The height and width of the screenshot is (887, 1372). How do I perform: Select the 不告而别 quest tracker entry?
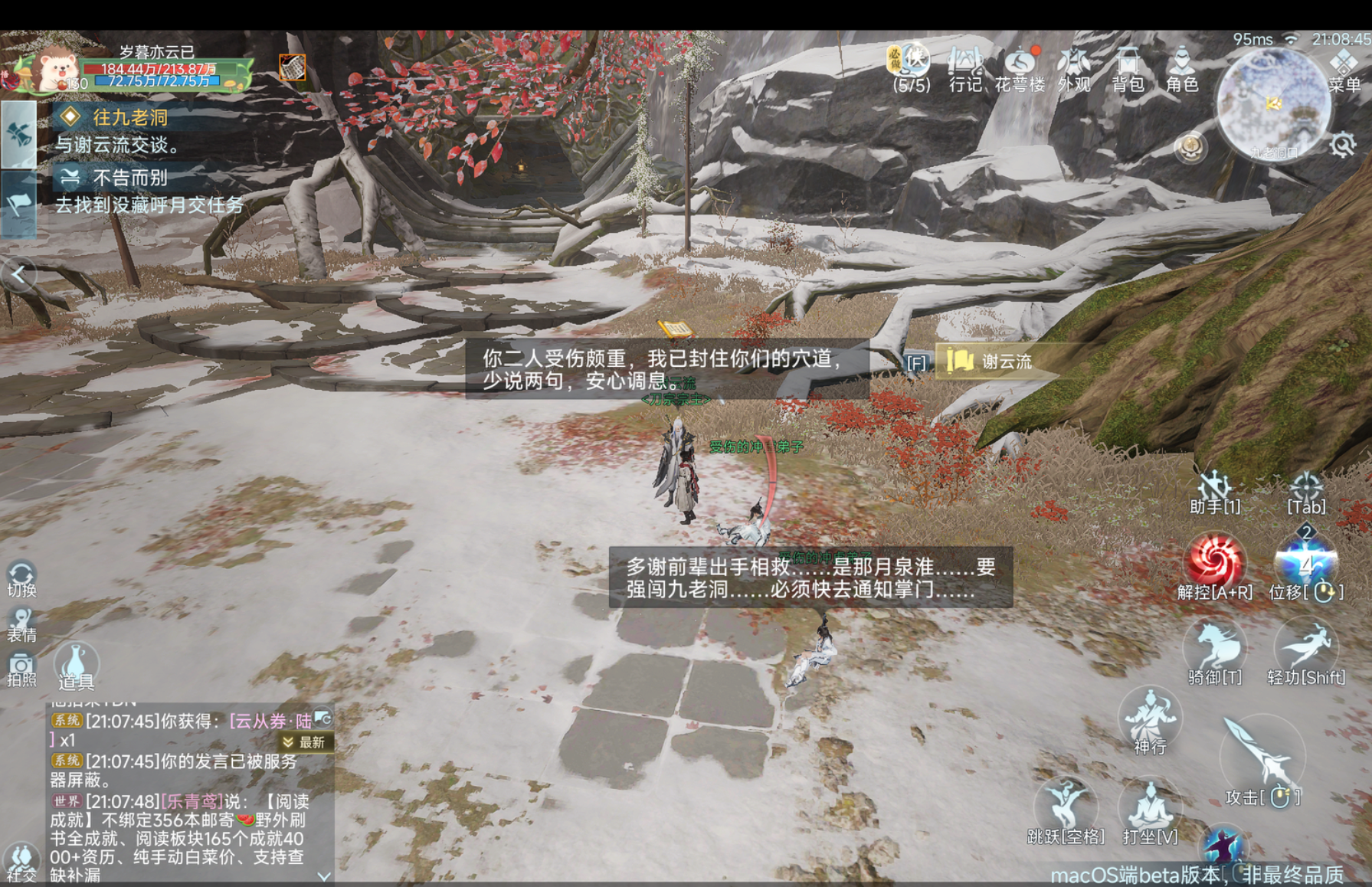coord(129,178)
